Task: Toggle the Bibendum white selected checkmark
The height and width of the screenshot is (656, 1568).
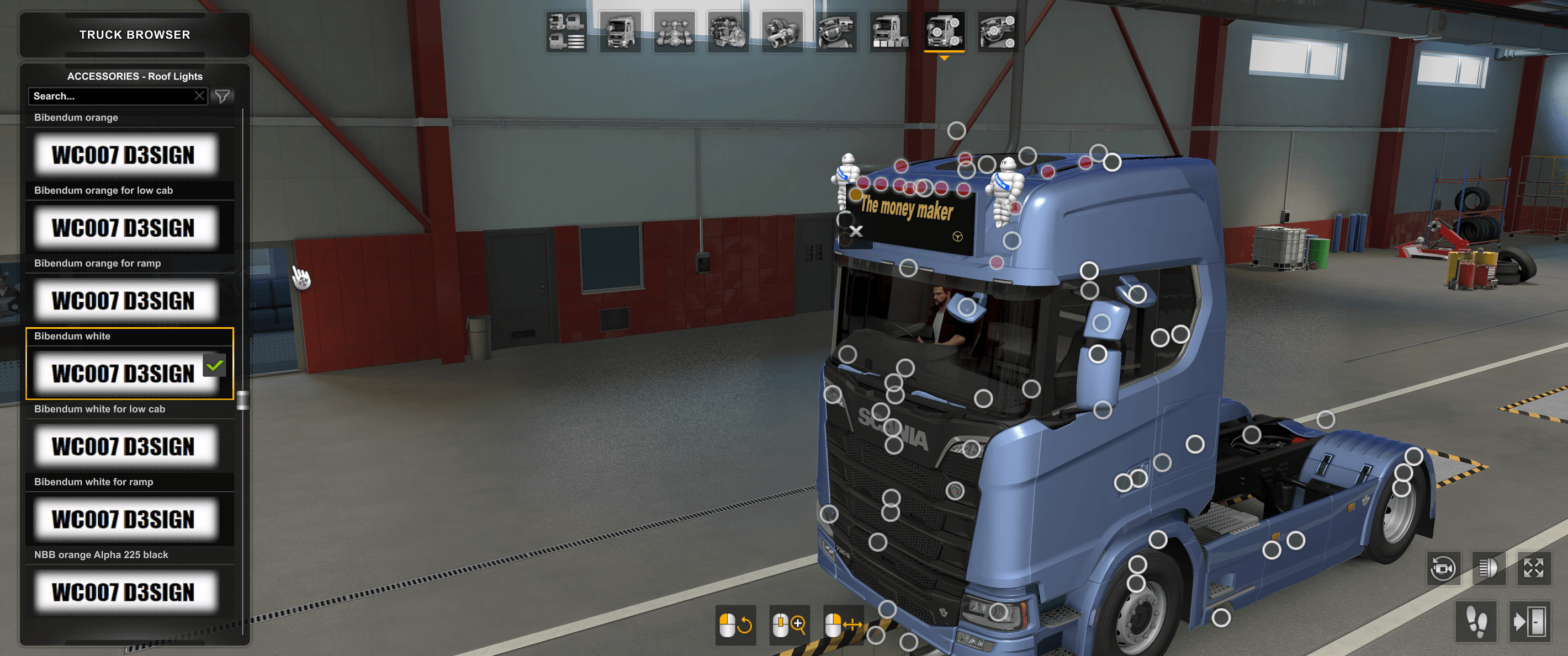Action: [x=213, y=366]
